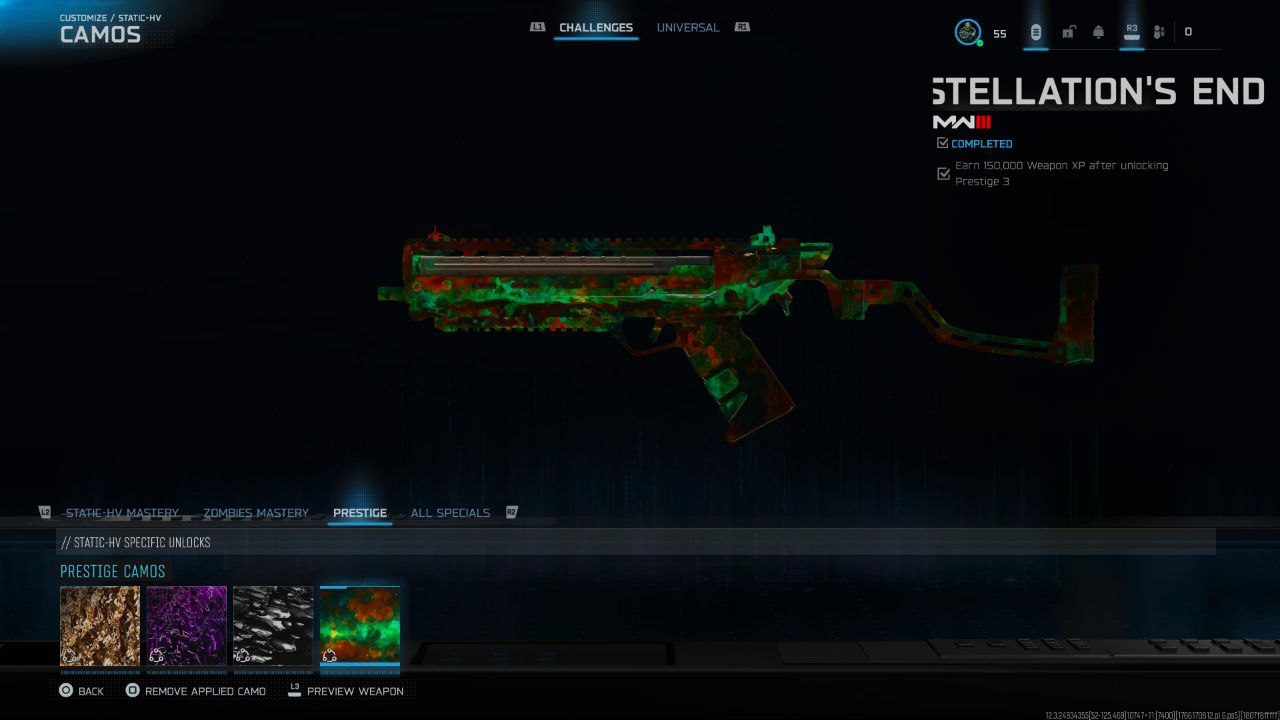Remove the applied camo
The height and width of the screenshot is (720, 1280).
click(x=196, y=691)
